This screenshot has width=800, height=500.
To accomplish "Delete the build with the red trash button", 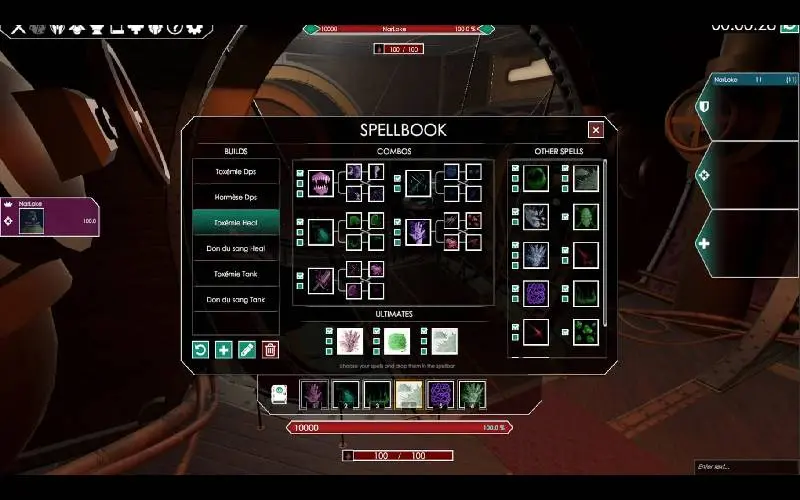I will click(x=270, y=349).
